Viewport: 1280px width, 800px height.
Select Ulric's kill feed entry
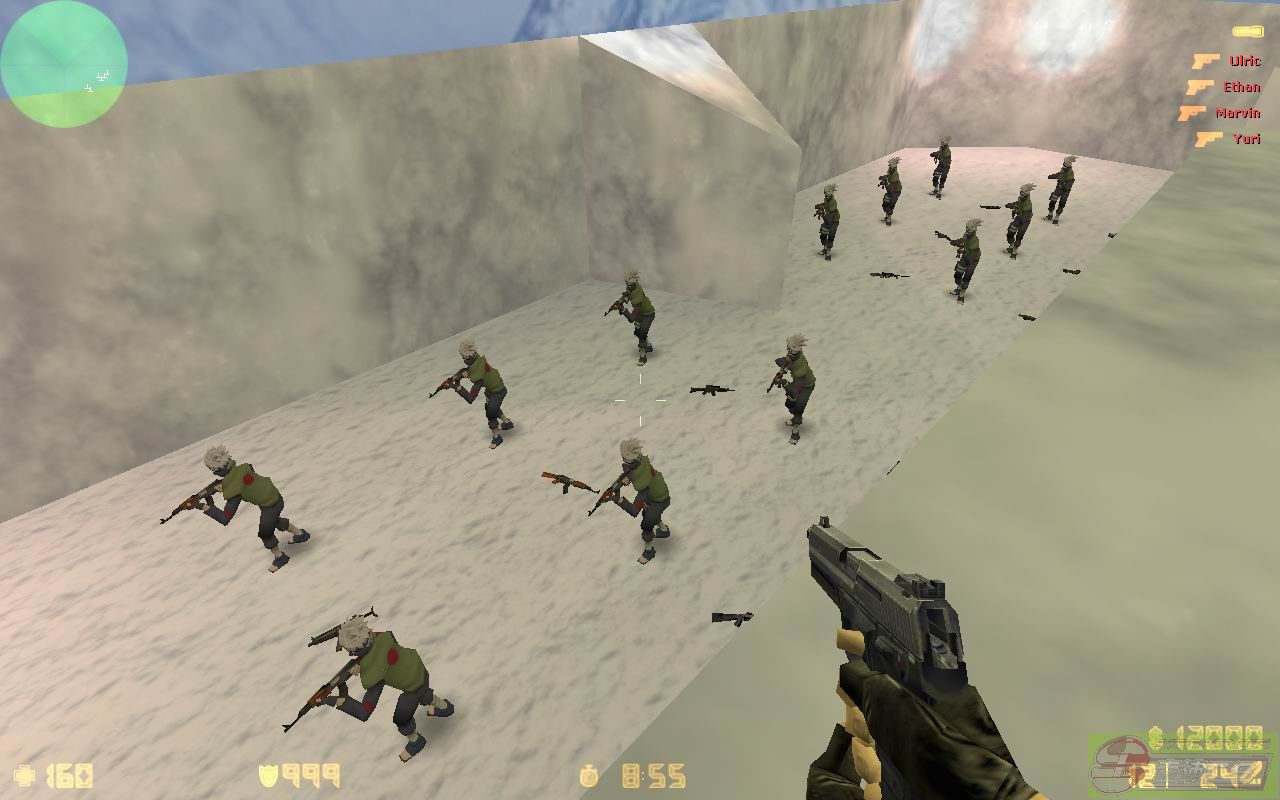click(1228, 62)
